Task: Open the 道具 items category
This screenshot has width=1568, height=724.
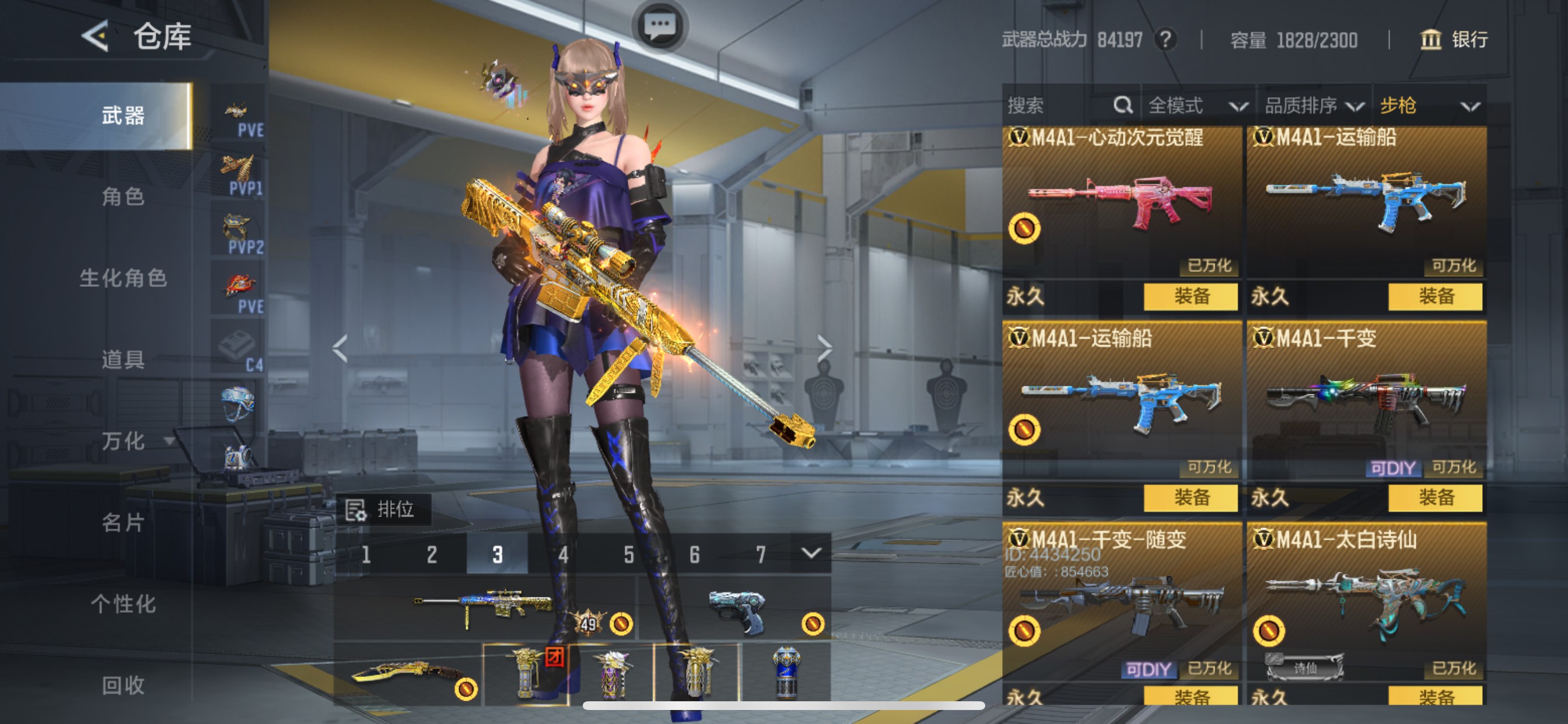Action: tap(123, 360)
